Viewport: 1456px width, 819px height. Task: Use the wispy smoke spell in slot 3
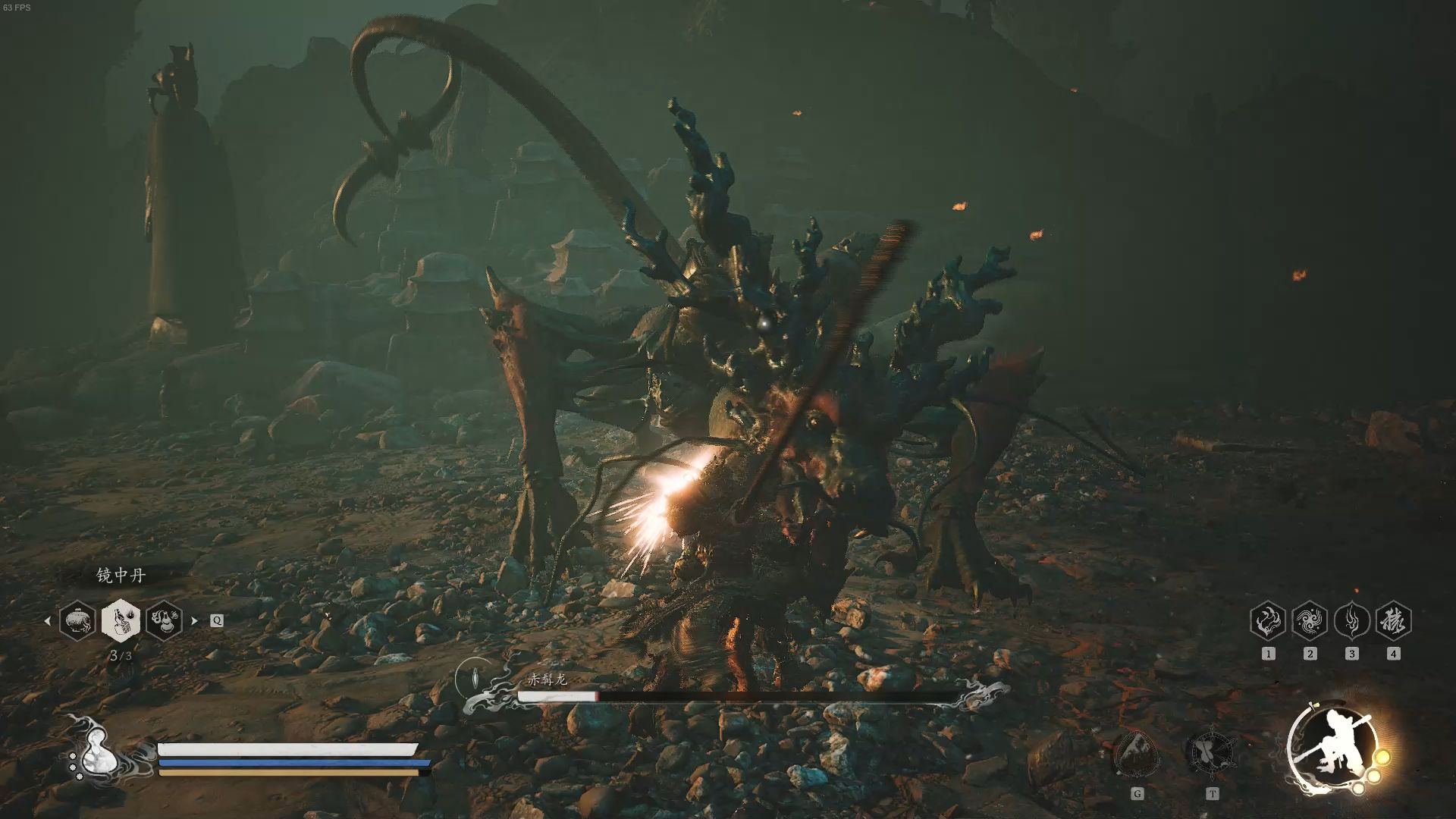pos(1351,622)
